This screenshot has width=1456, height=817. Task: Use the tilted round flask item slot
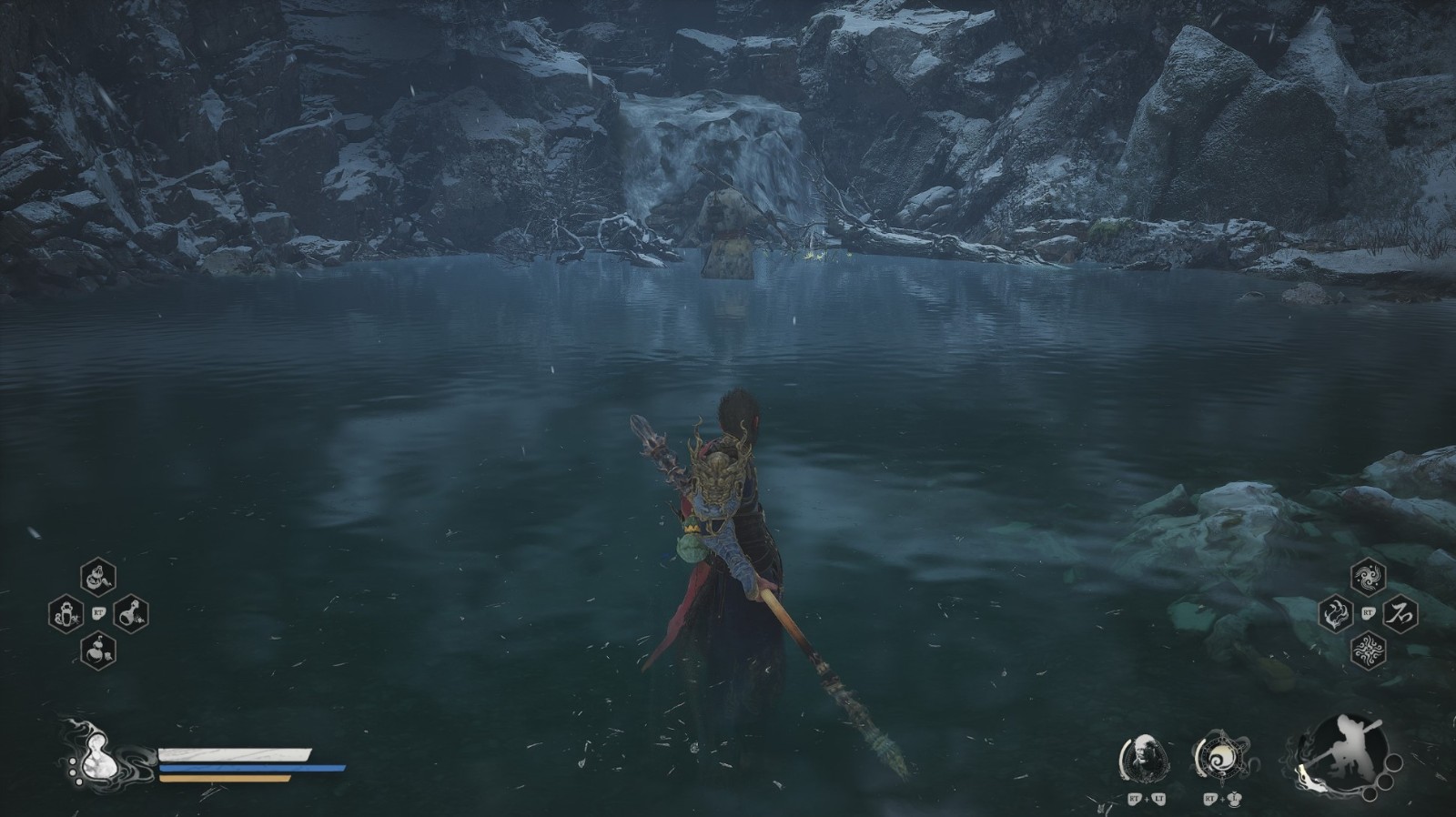click(x=130, y=613)
